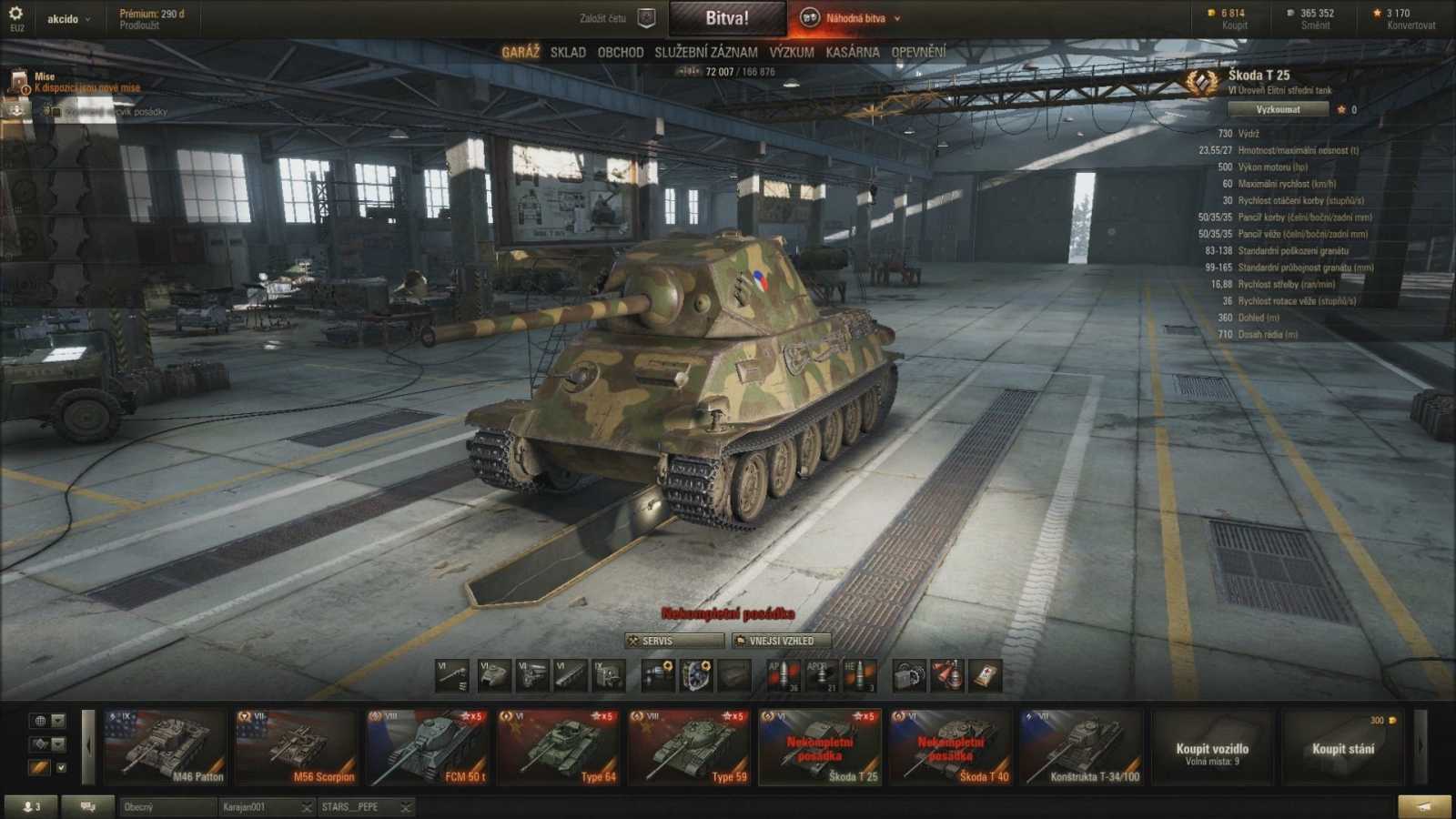
Task: Select the Type 59 tank thumbnail
Action: [x=690, y=744]
